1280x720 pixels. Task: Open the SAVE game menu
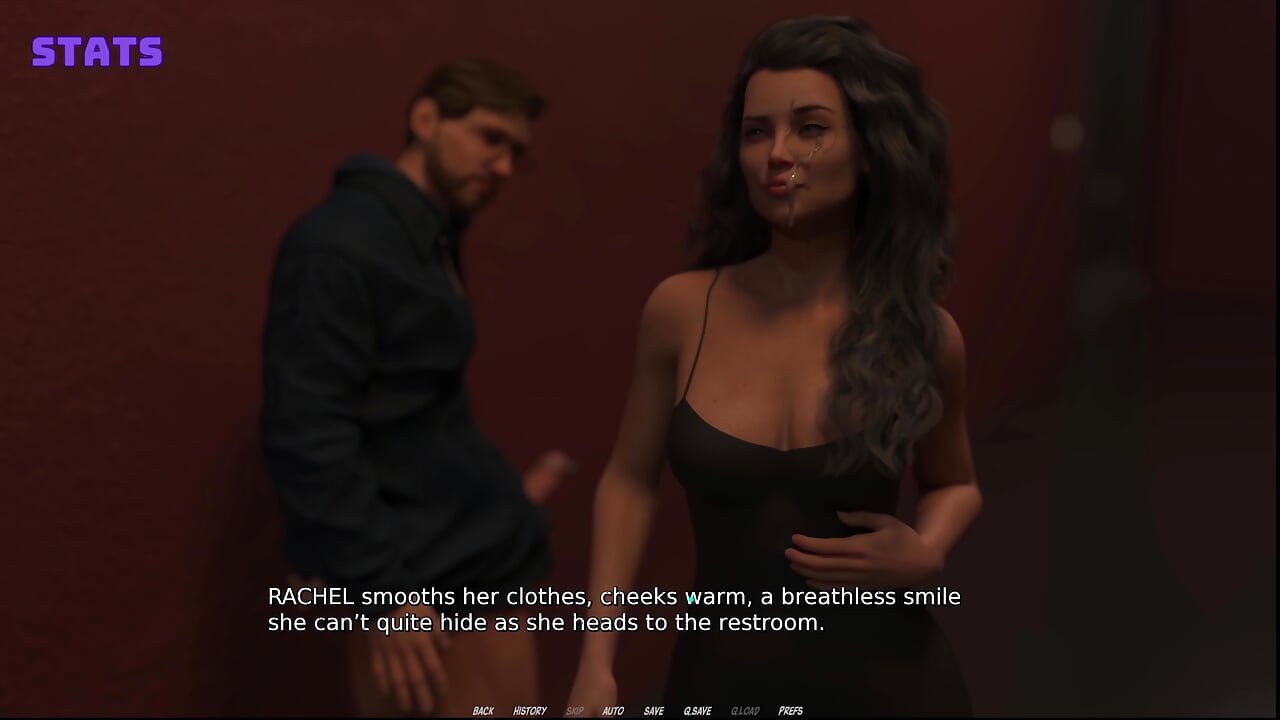click(653, 711)
